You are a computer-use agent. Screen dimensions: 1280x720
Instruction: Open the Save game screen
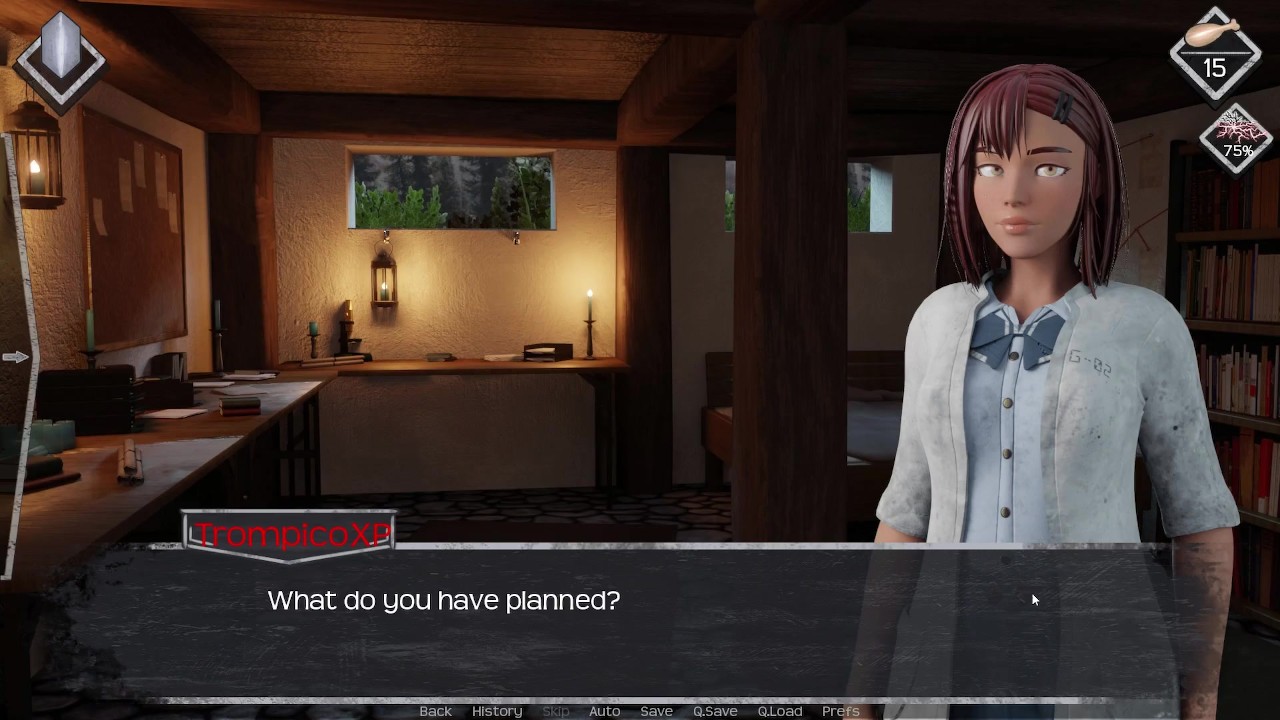[x=656, y=711]
